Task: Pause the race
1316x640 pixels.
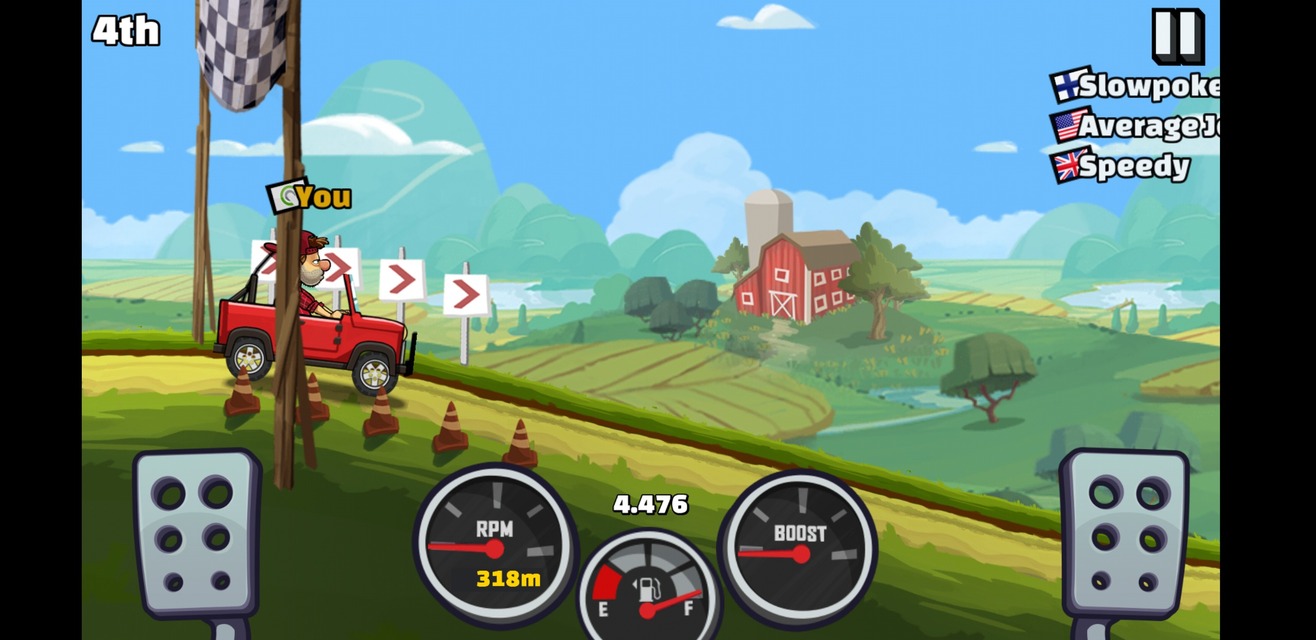Action: [x=1177, y=35]
